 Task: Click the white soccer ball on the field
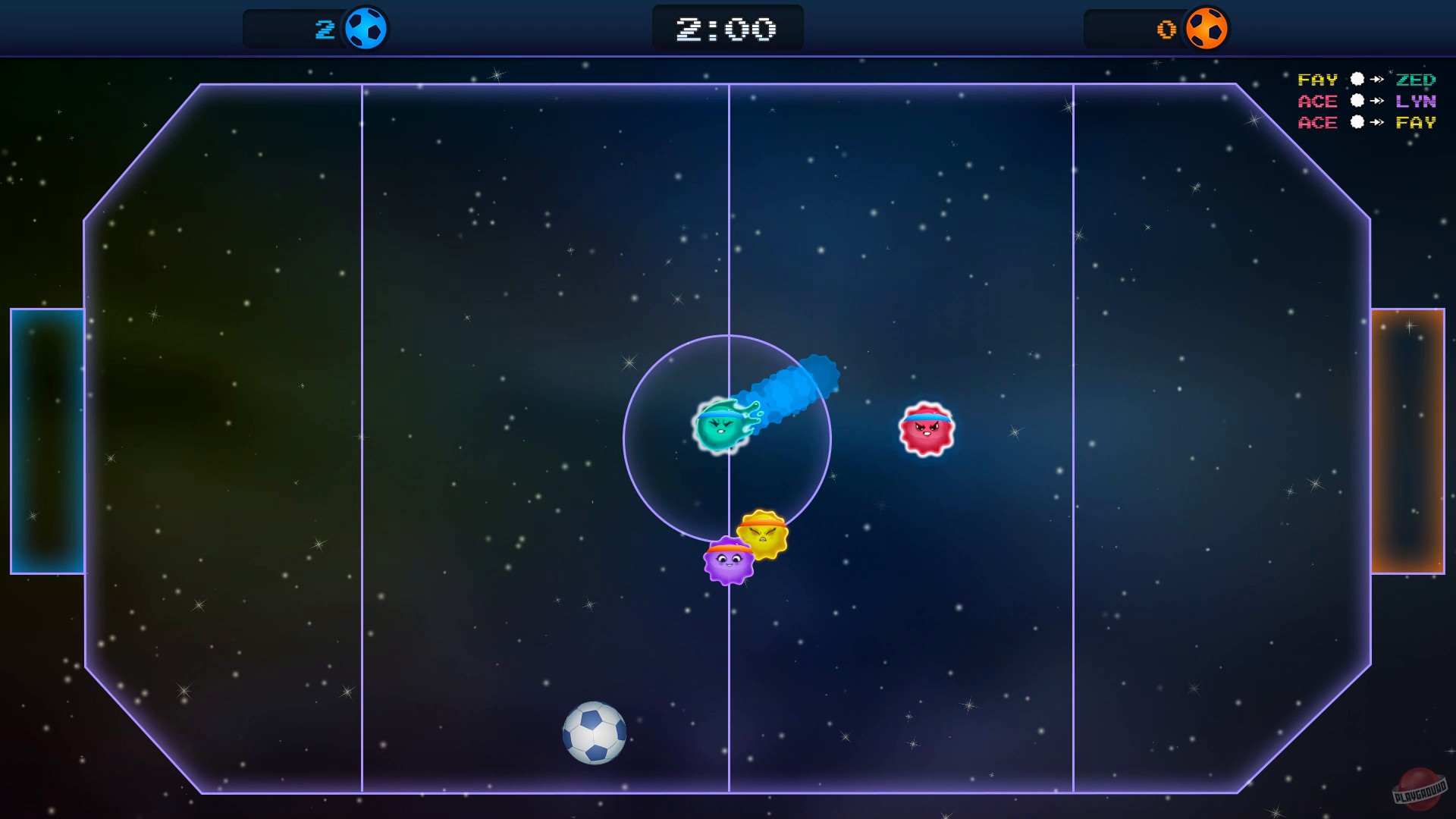click(595, 733)
